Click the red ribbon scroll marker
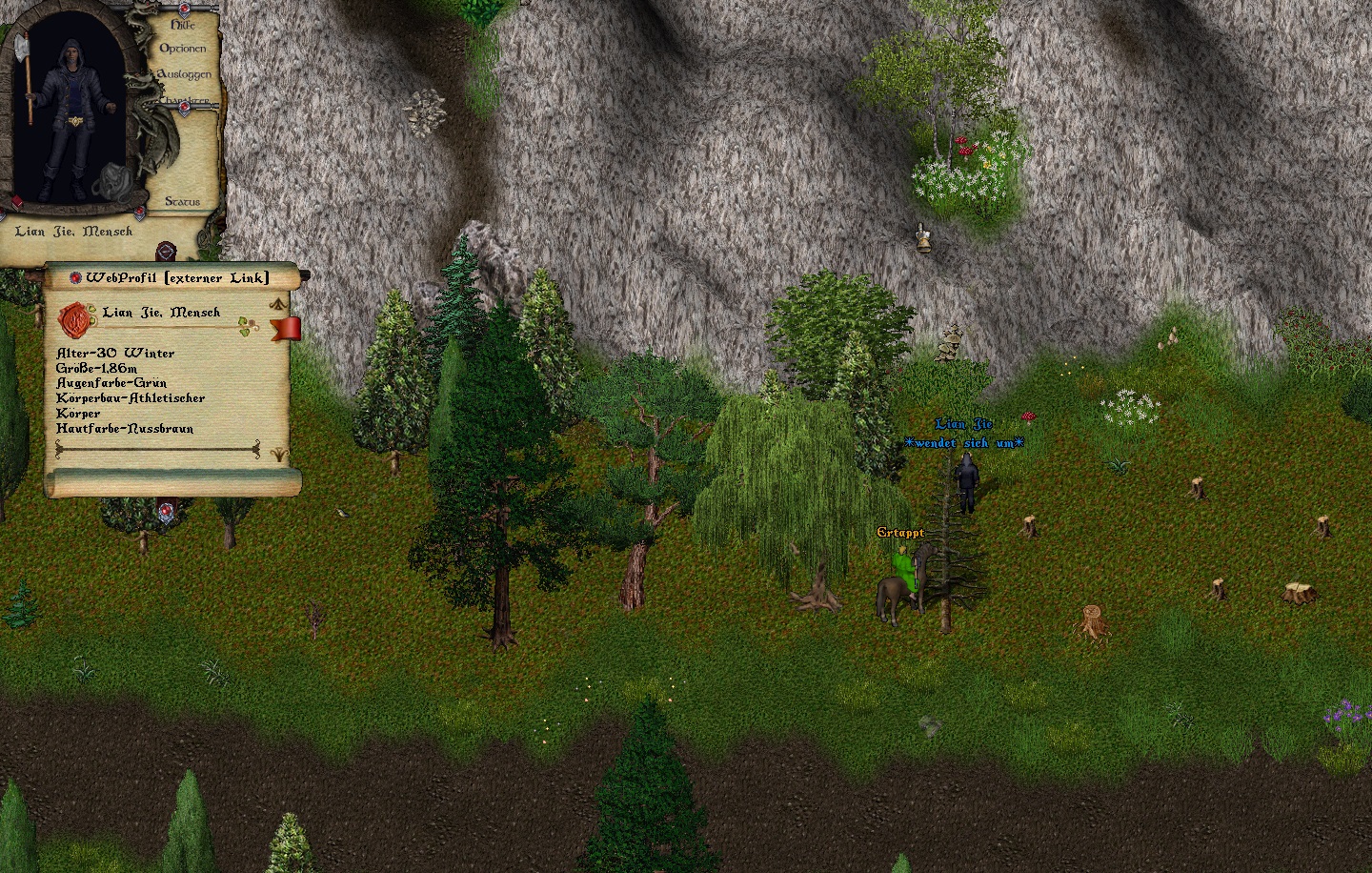1372x873 pixels. click(x=286, y=329)
